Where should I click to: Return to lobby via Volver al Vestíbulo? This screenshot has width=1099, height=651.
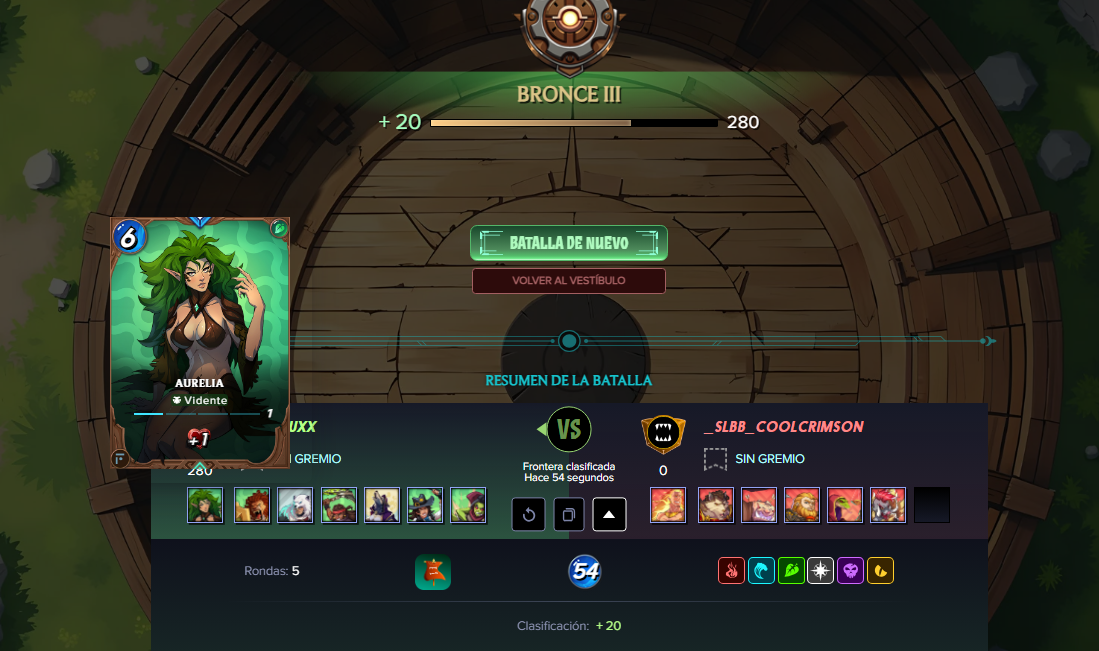pos(568,281)
